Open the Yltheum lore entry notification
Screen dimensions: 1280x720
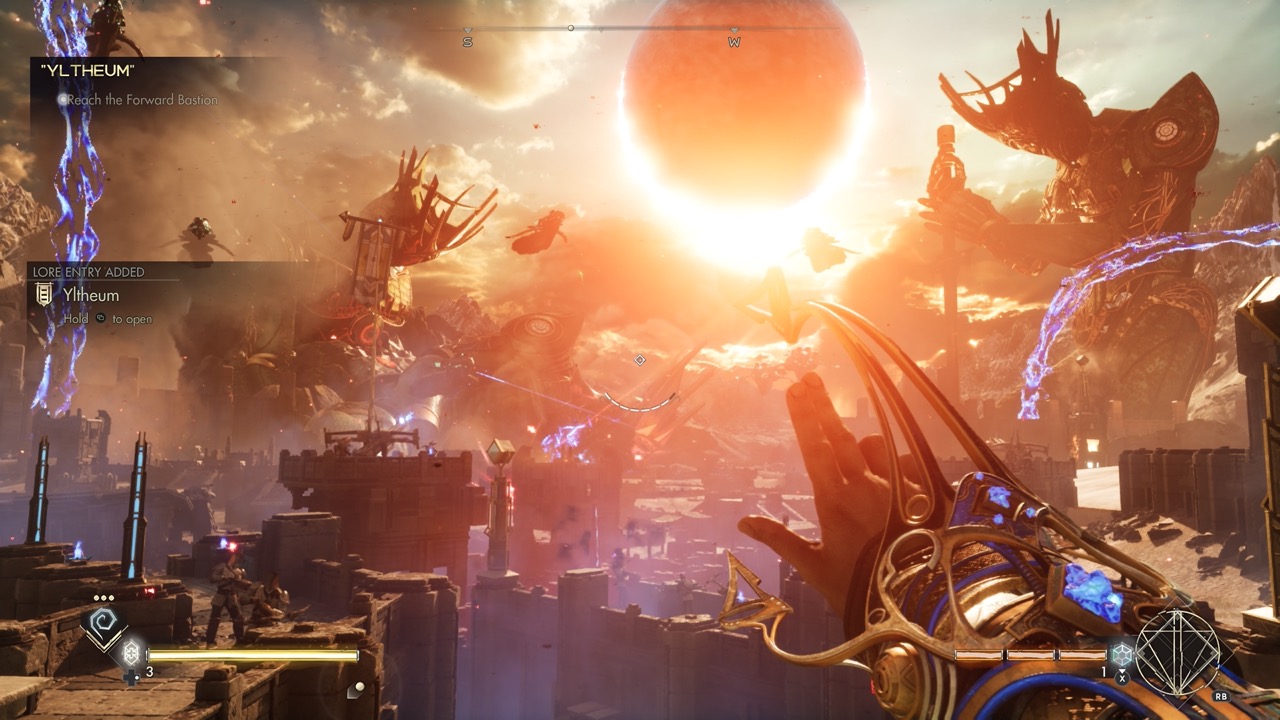pos(91,296)
